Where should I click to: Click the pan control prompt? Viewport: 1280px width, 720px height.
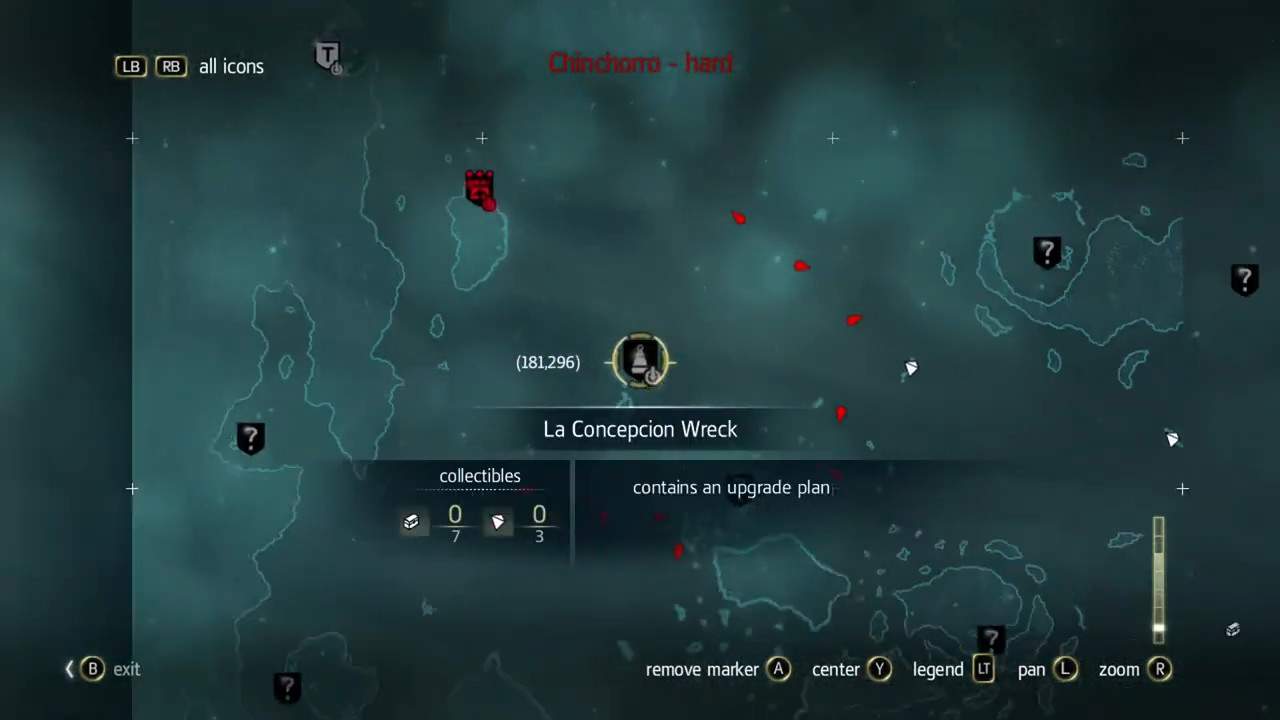point(1064,669)
